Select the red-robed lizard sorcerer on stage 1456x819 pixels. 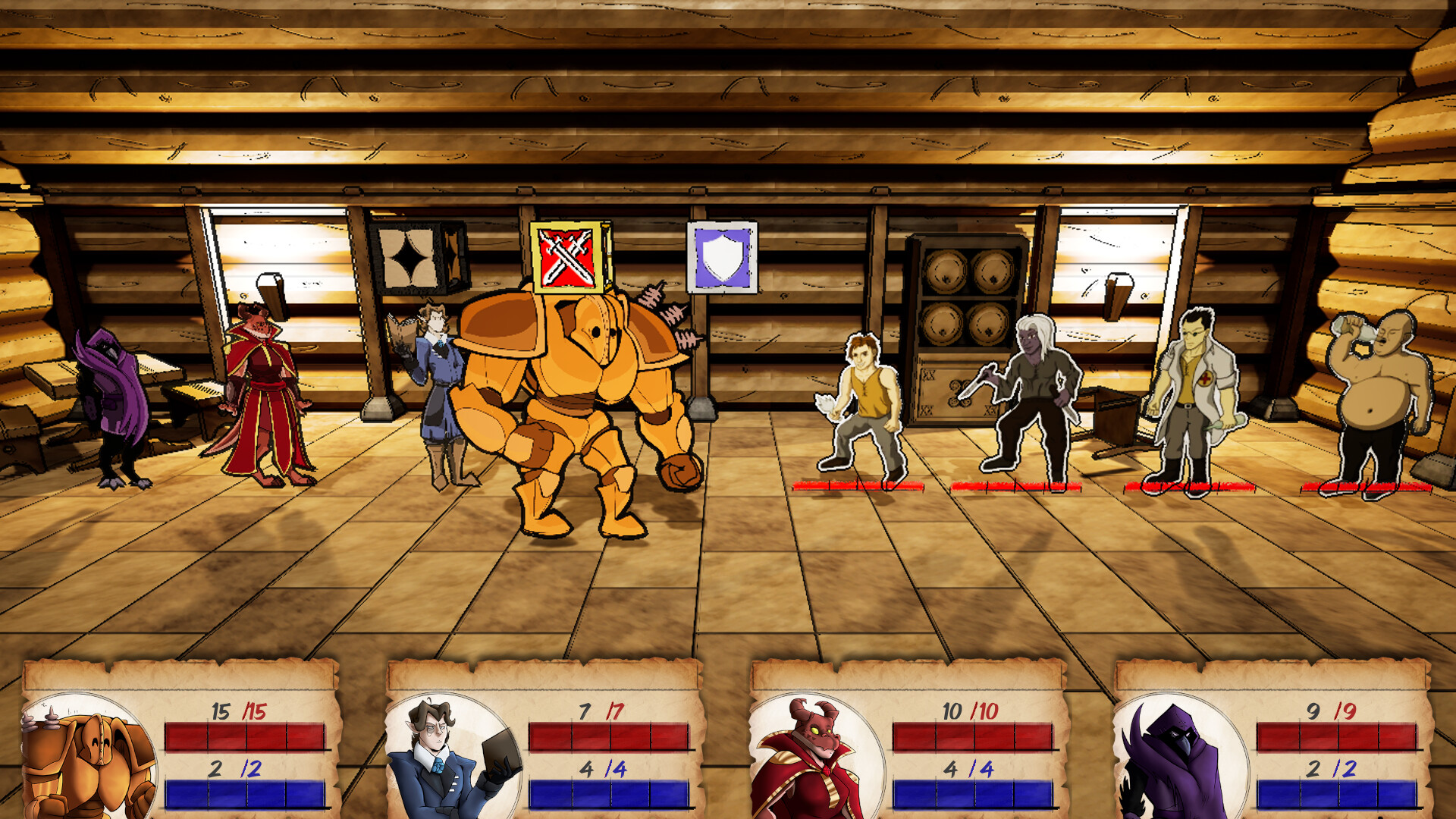tap(262, 394)
